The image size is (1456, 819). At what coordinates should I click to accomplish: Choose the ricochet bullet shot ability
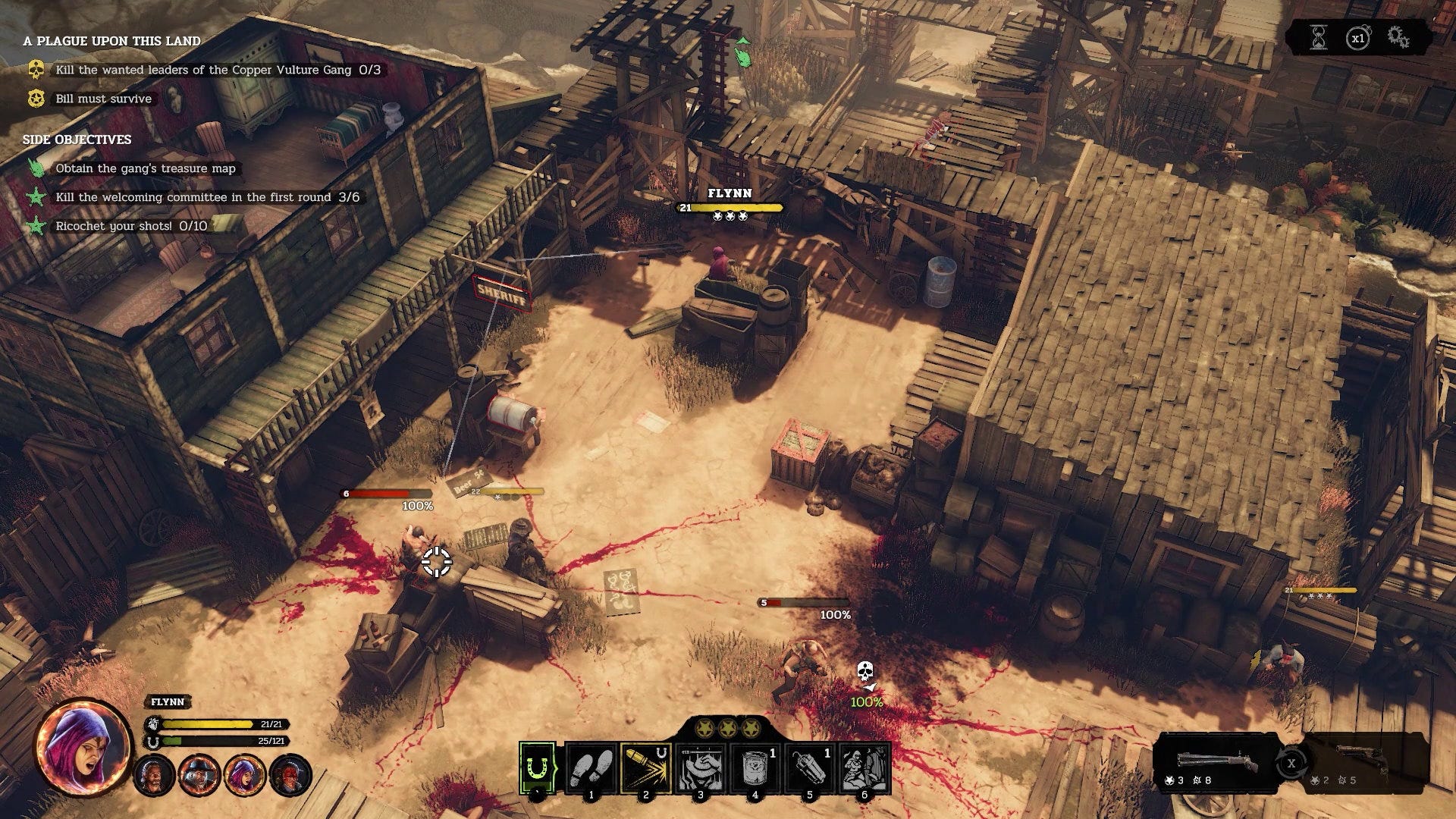click(x=646, y=767)
